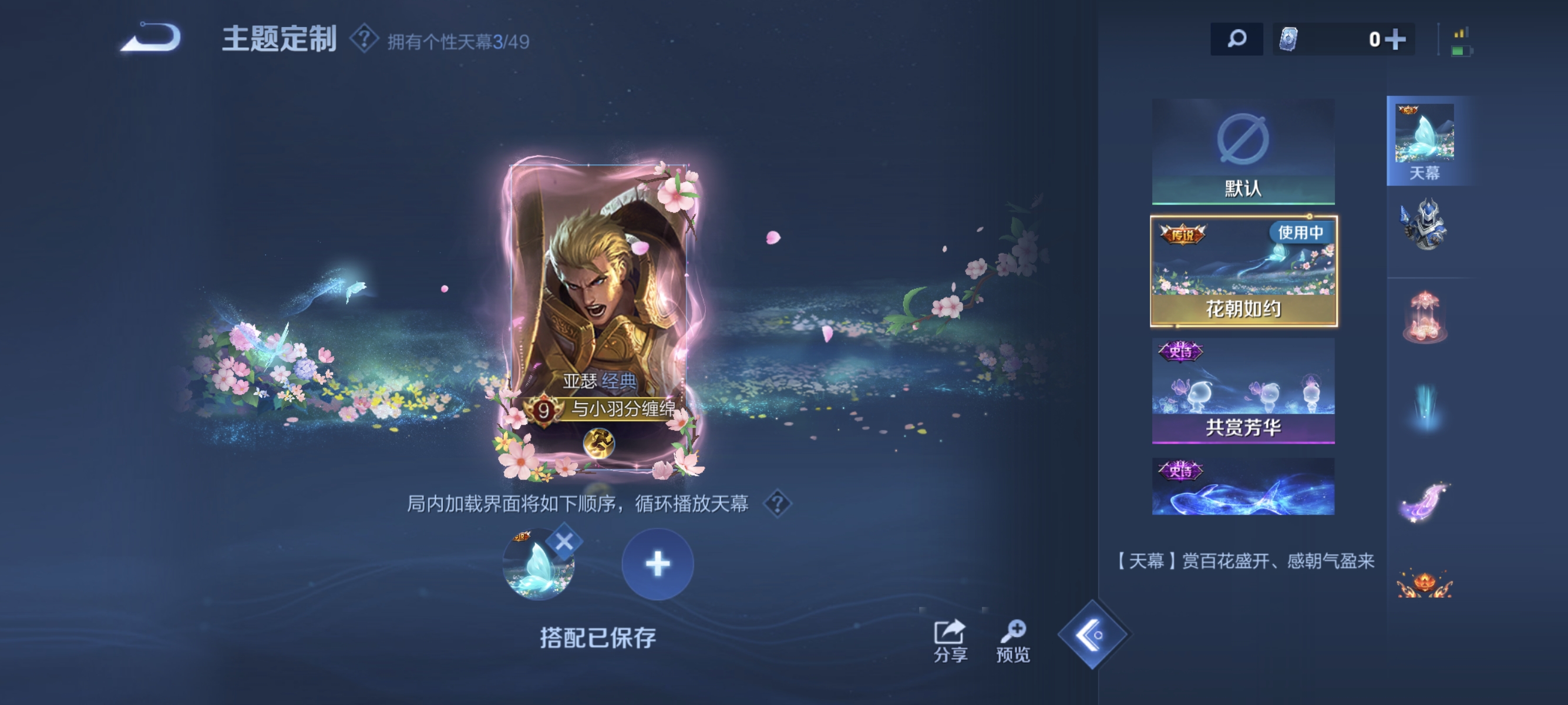This screenshot has width=1568, height=705.
Task: Select 默认 to clear the sky canopy
Action: coord(1246,149)
